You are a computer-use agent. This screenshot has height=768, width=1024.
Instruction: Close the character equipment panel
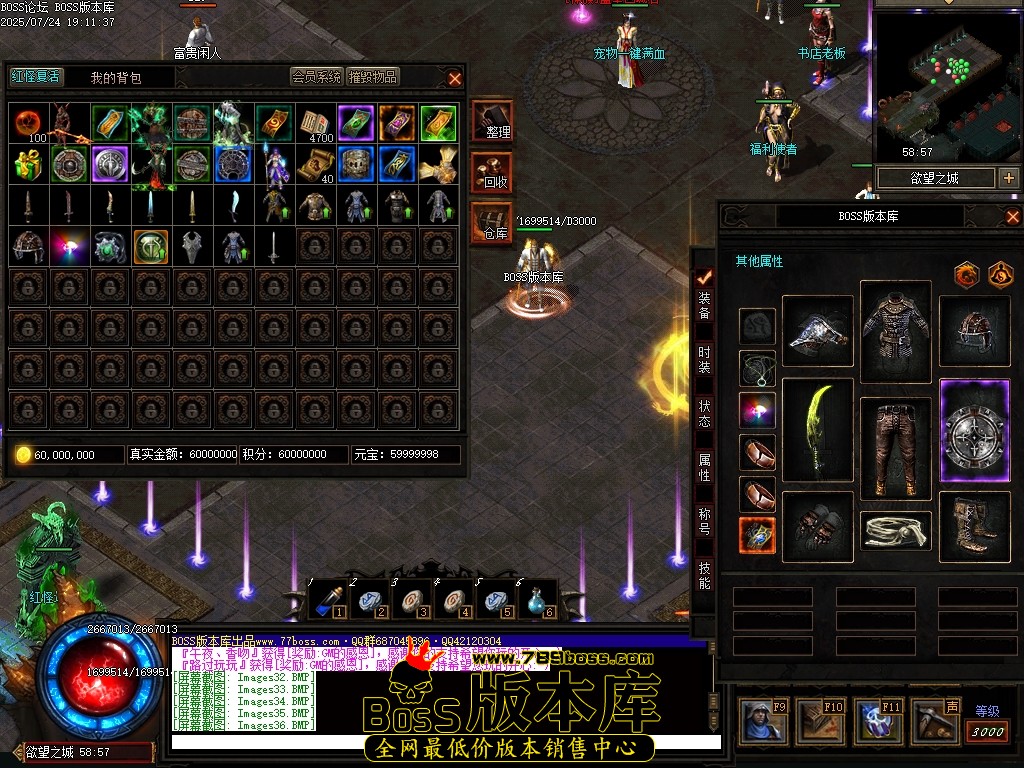tap(1012, 216)
